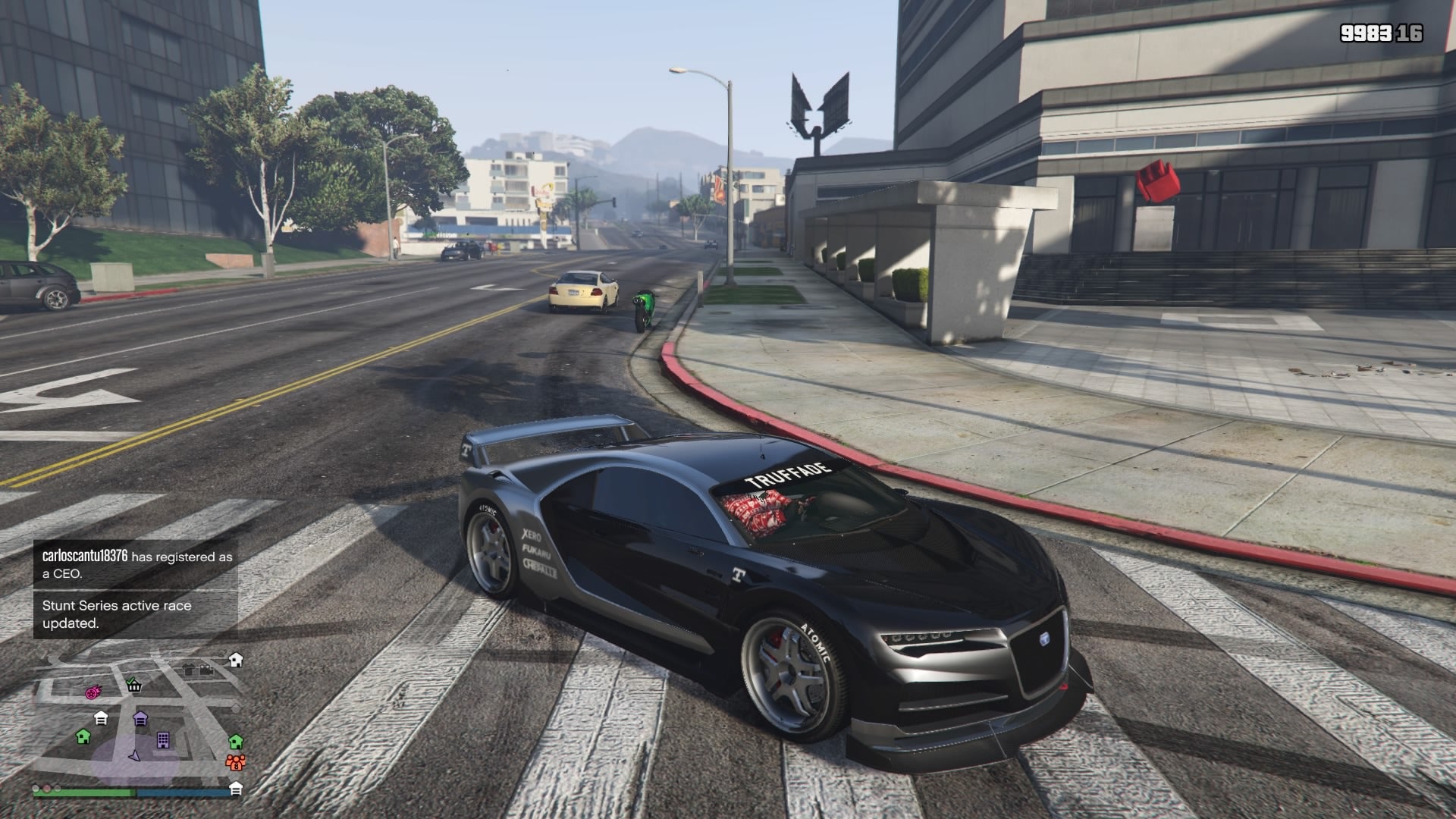Click the movie camera marker on minimap
This screenshot has width=1456, height=819.
pyautogui.click(x=206, y=670)
